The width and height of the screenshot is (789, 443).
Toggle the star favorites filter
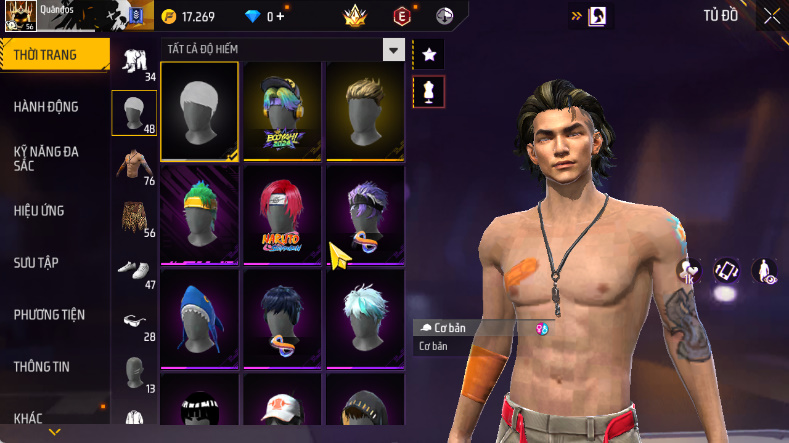point(428,54)
